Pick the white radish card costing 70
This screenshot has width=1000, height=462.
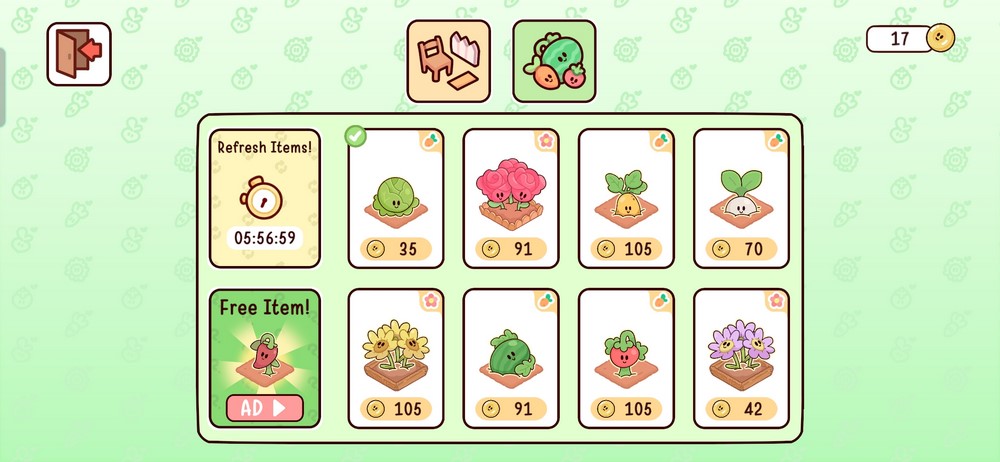point(741,198)
